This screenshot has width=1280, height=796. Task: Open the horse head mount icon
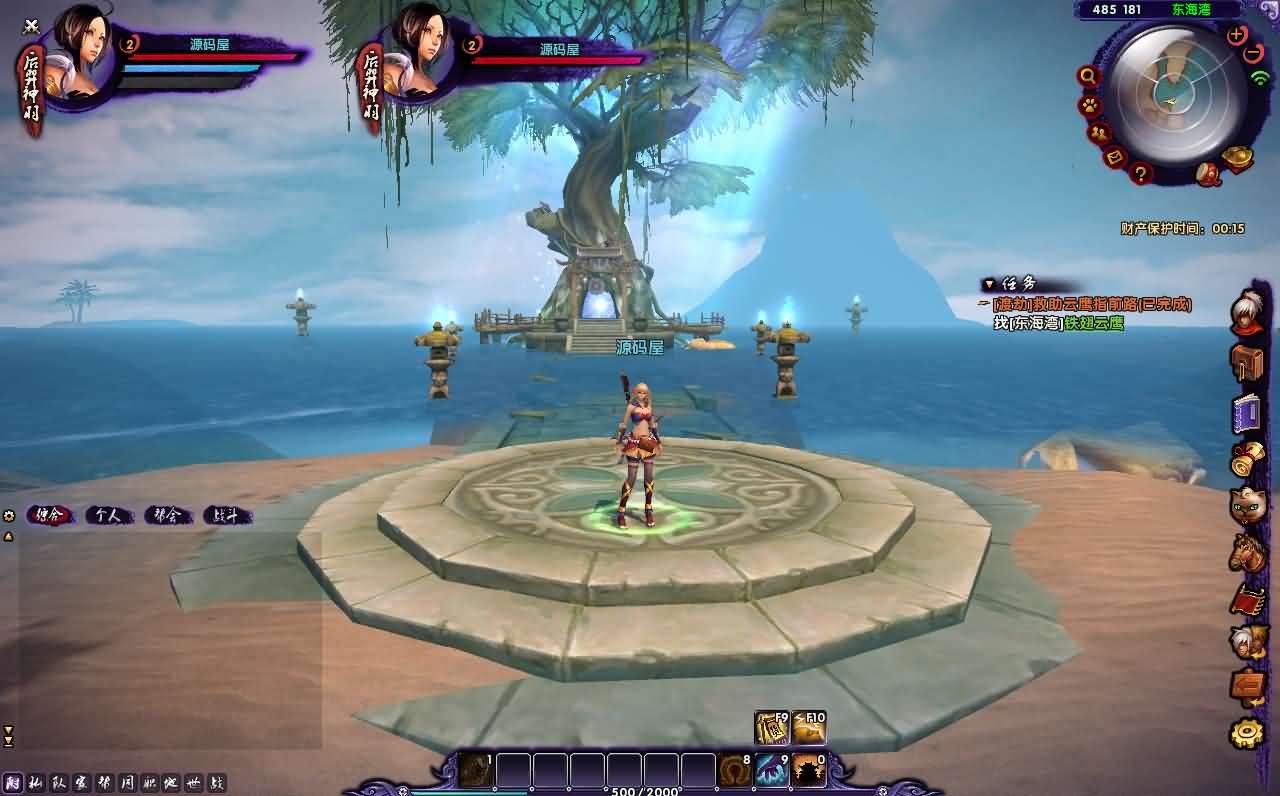[1247, 551]
